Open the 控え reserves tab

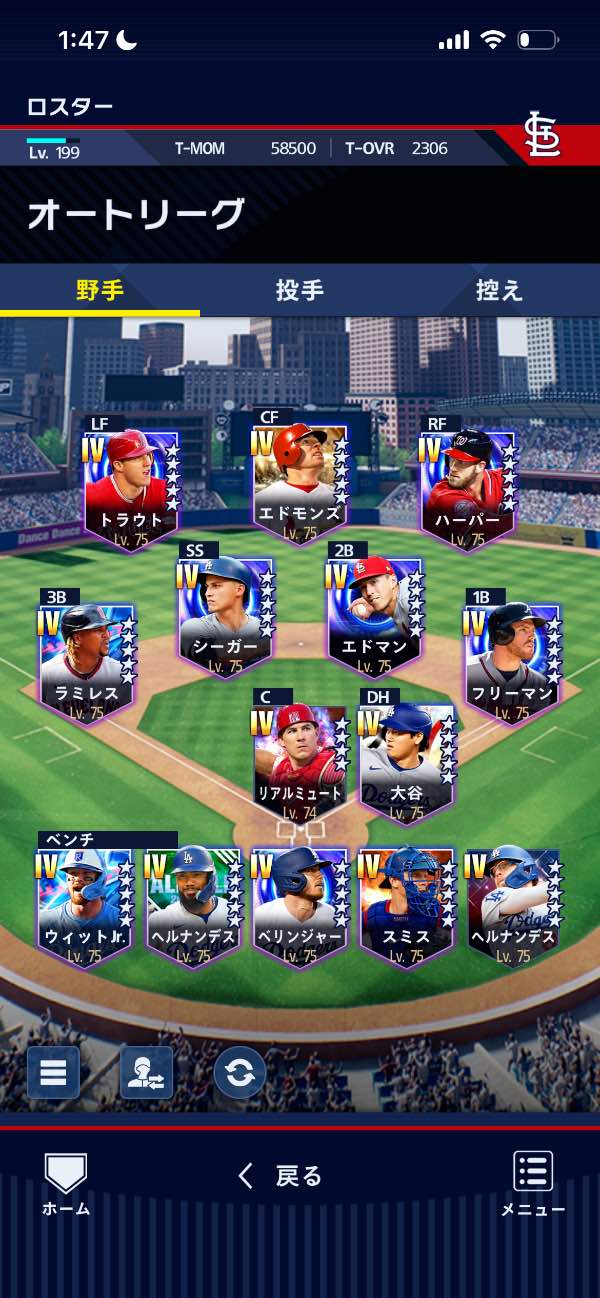(x=499, y=291)
